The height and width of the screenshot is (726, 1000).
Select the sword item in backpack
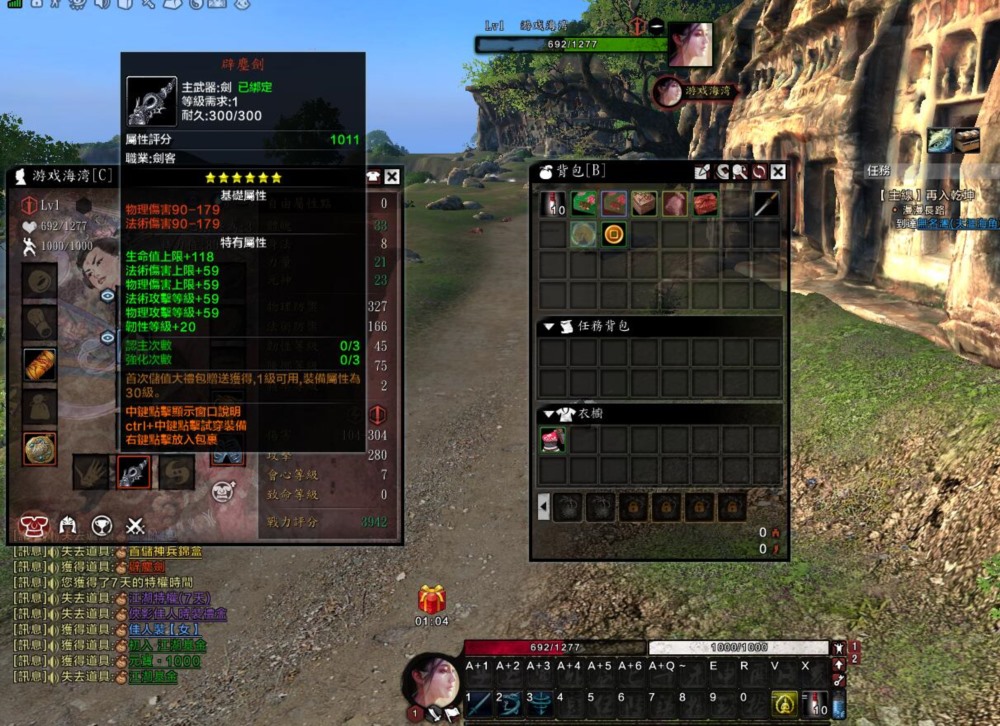point(766,204)
